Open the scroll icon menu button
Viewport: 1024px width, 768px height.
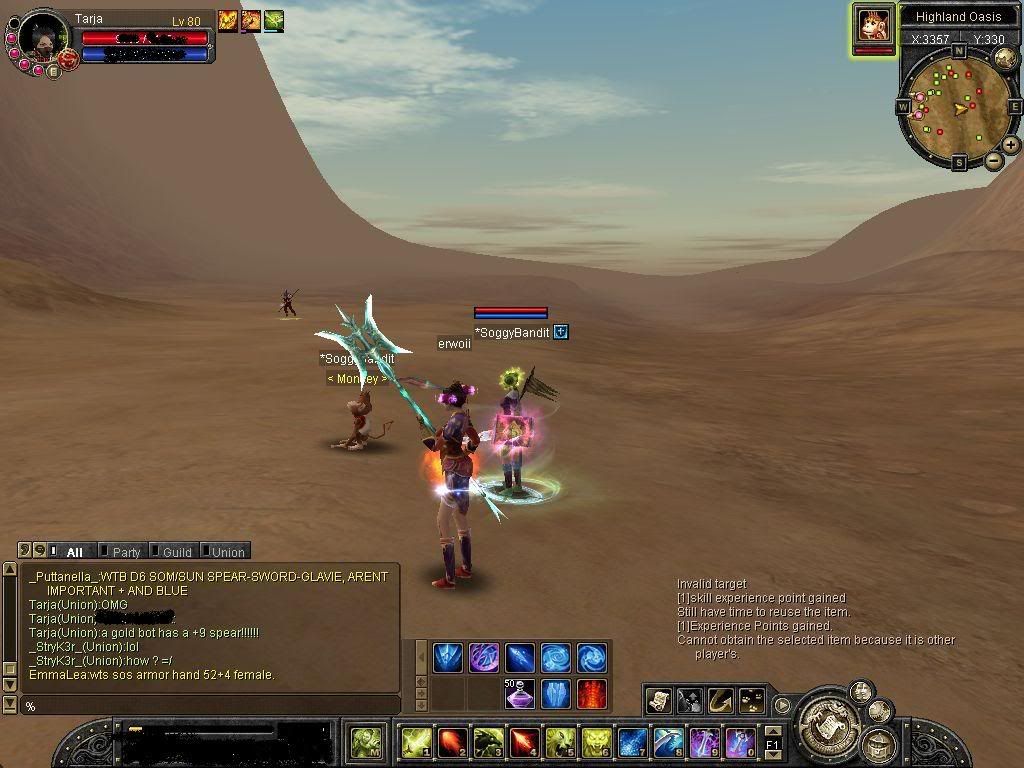tap(659, 700)
